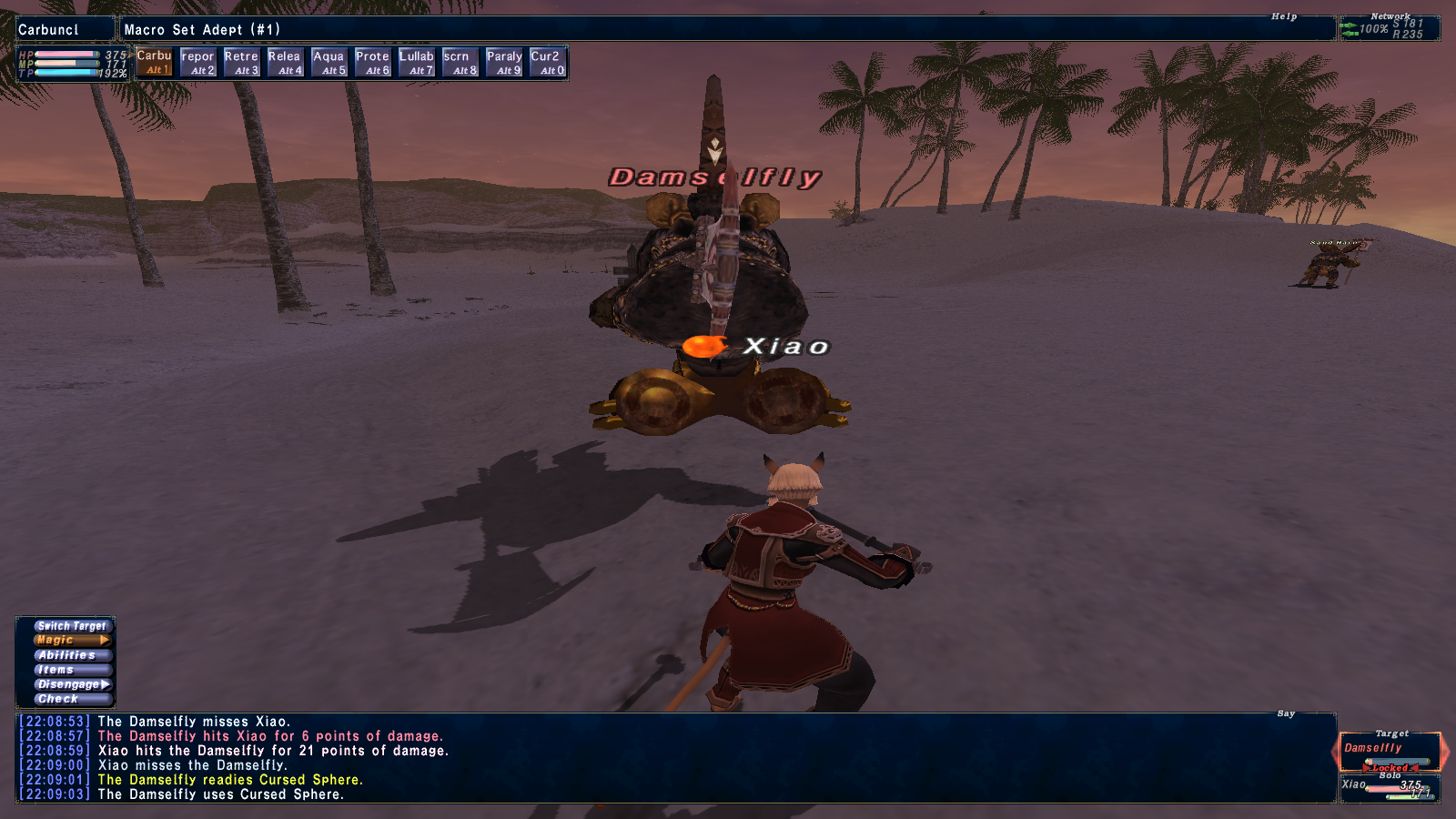The image size is (1456, 819).
Task: Trigger the Carbu macro slot
Action: (154, 62)
